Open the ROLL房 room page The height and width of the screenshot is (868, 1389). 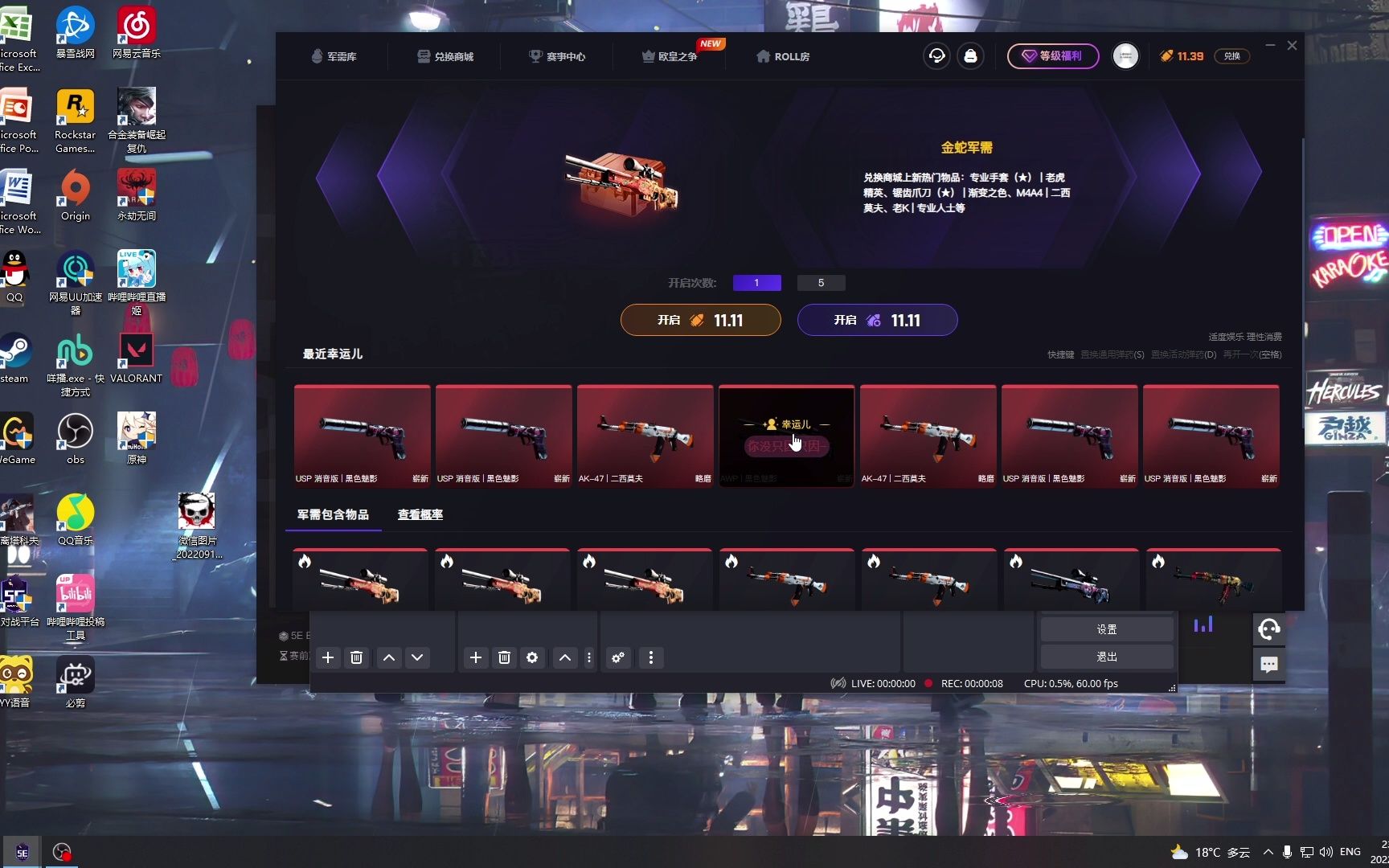coord(781,56)
